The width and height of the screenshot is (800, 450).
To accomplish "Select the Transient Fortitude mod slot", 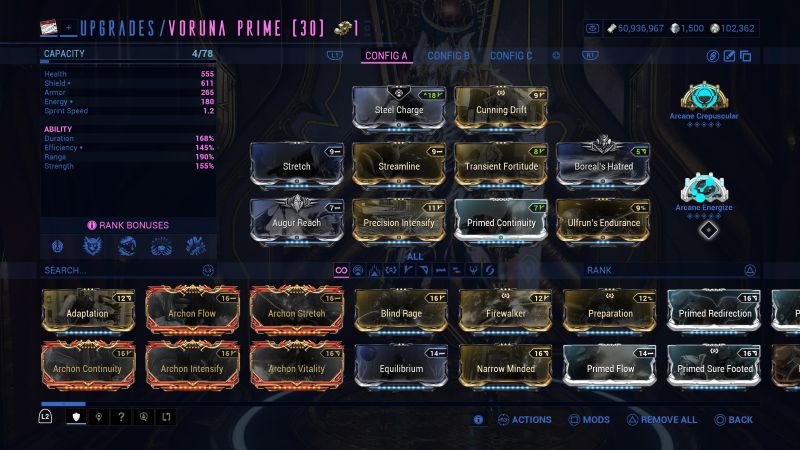I will coord(501,166).
